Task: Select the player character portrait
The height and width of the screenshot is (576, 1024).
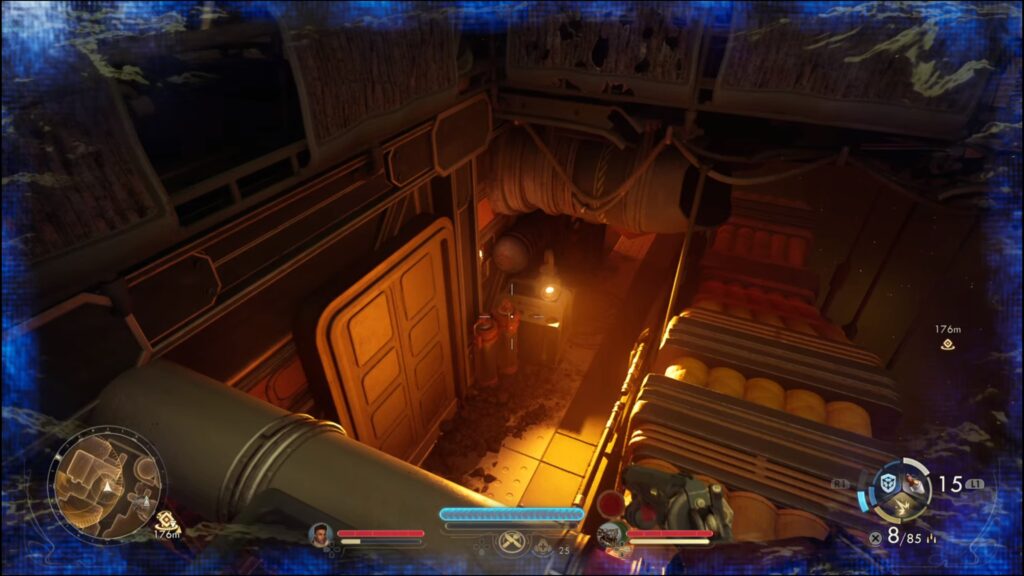Action: click(x=320, y=534)
